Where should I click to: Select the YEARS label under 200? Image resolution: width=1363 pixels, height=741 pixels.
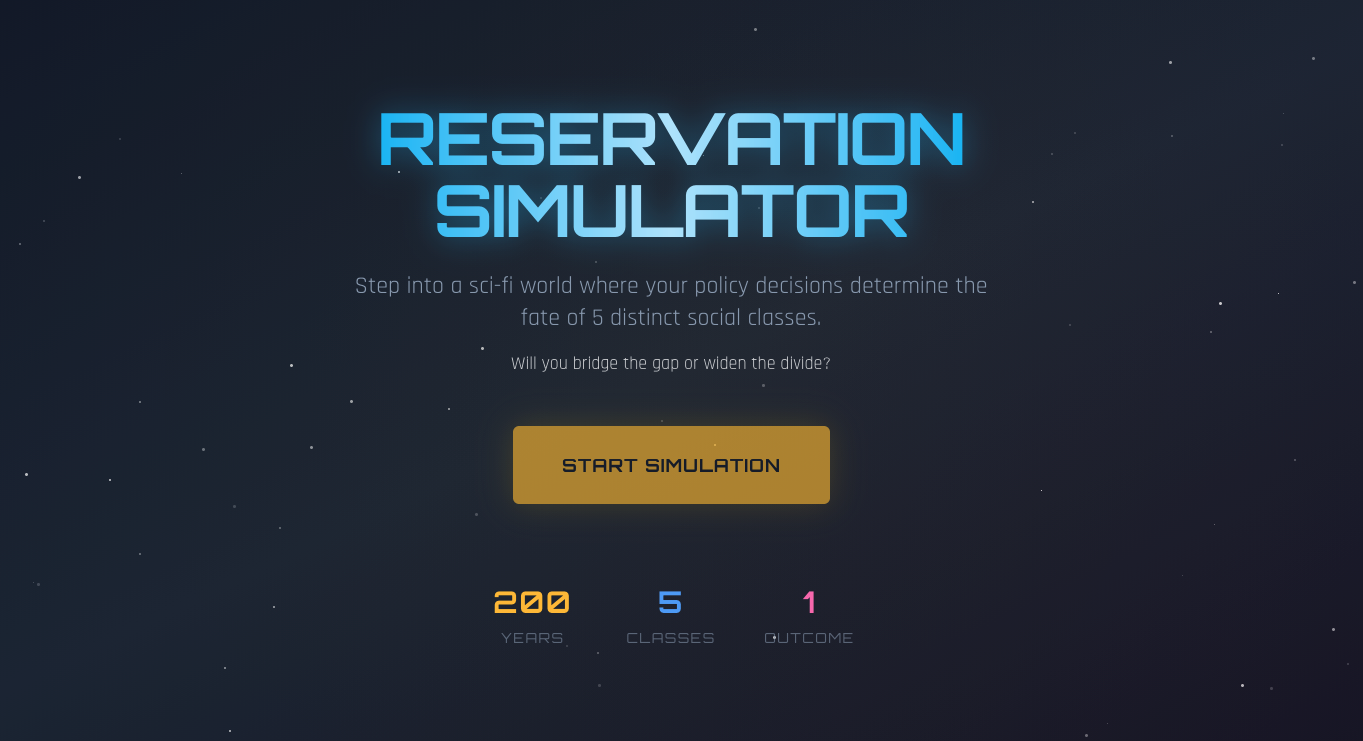tap(532, 637)
